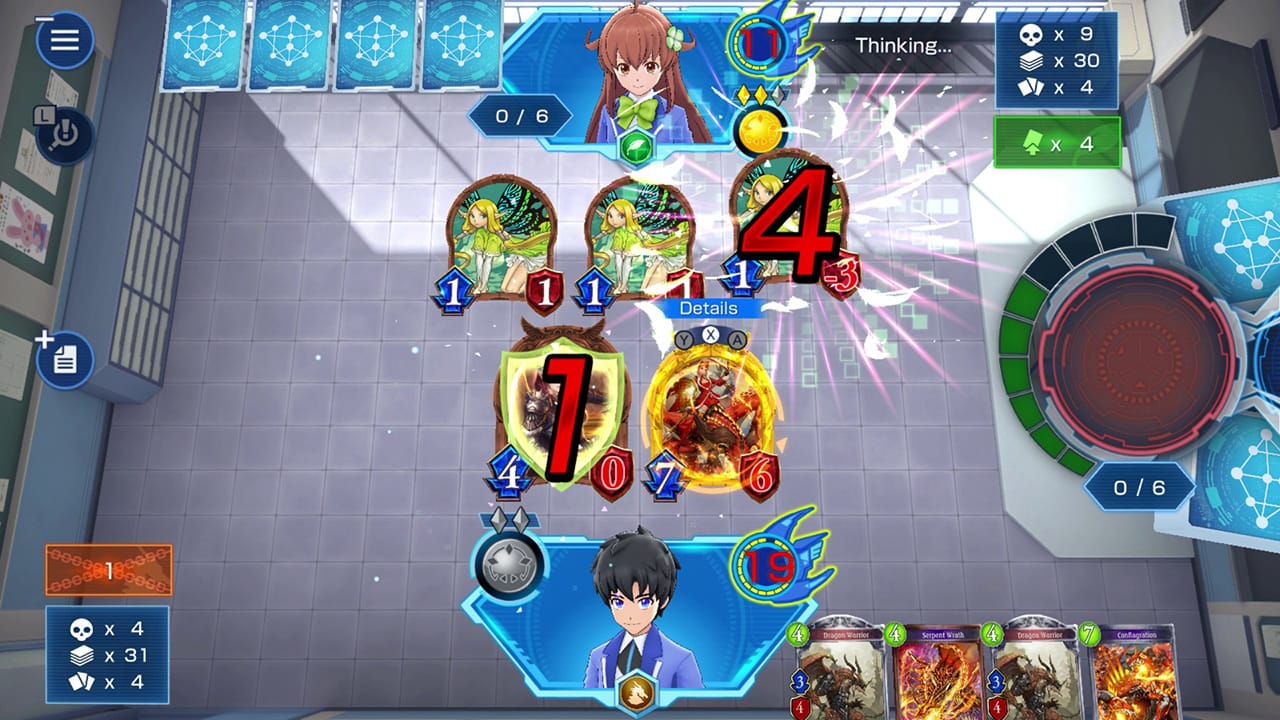Click the hand-cards icon showing x4
Image resolution: width=1280 pixels, height=720 pixels.
(x=1031, y=88)
